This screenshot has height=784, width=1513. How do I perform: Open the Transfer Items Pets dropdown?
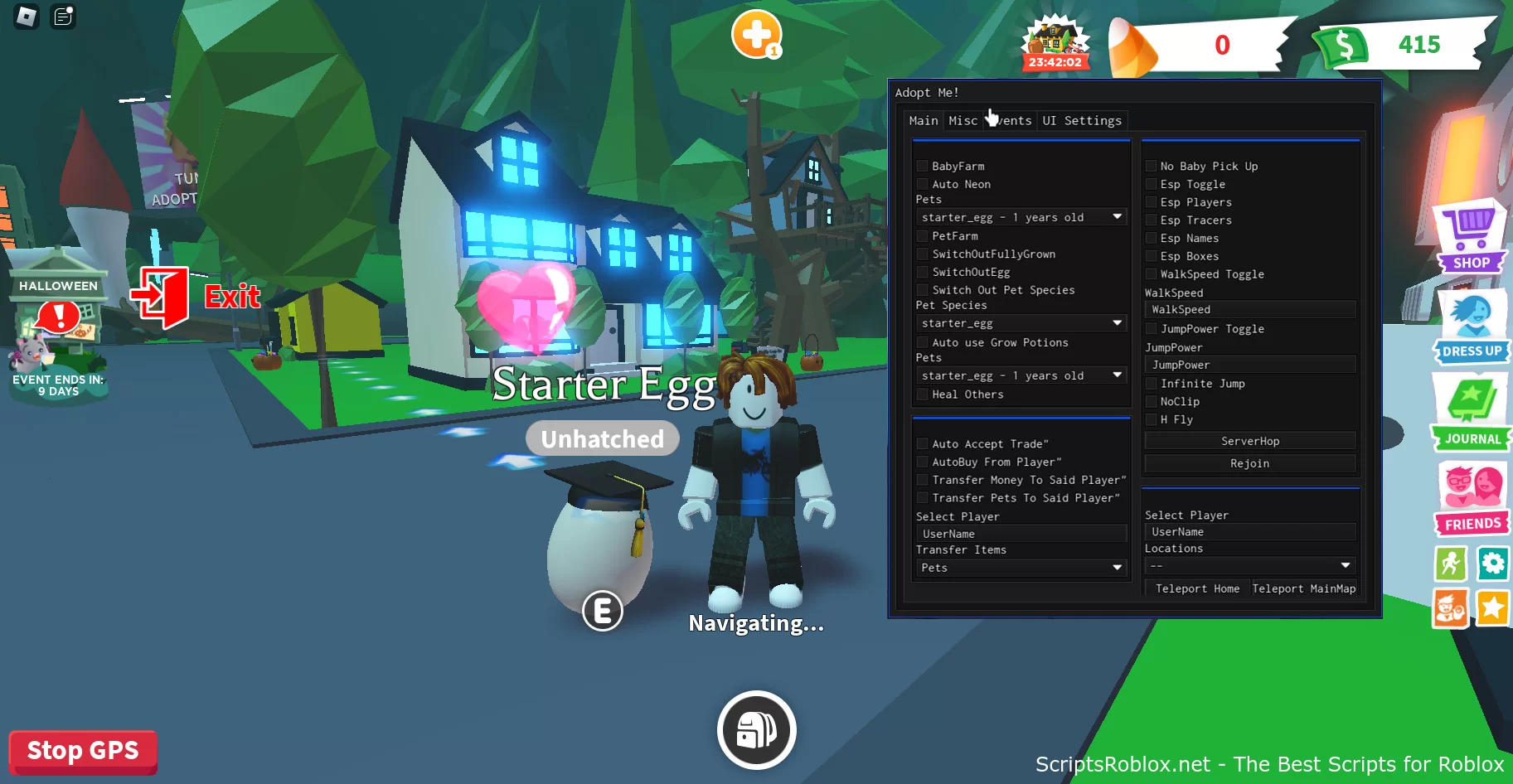pyautogui.click(x=1021, y=568)
